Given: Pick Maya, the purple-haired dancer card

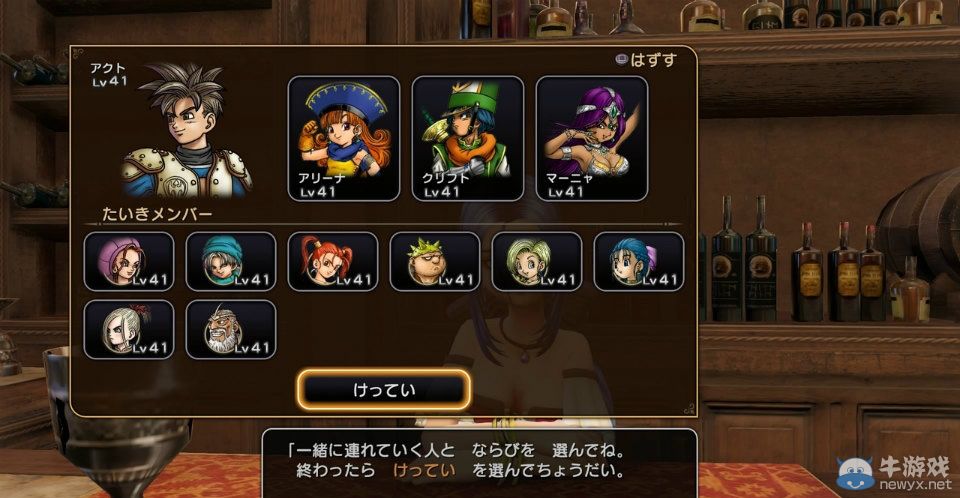Looking at the screenshot, I should click(x=592, y=138).
